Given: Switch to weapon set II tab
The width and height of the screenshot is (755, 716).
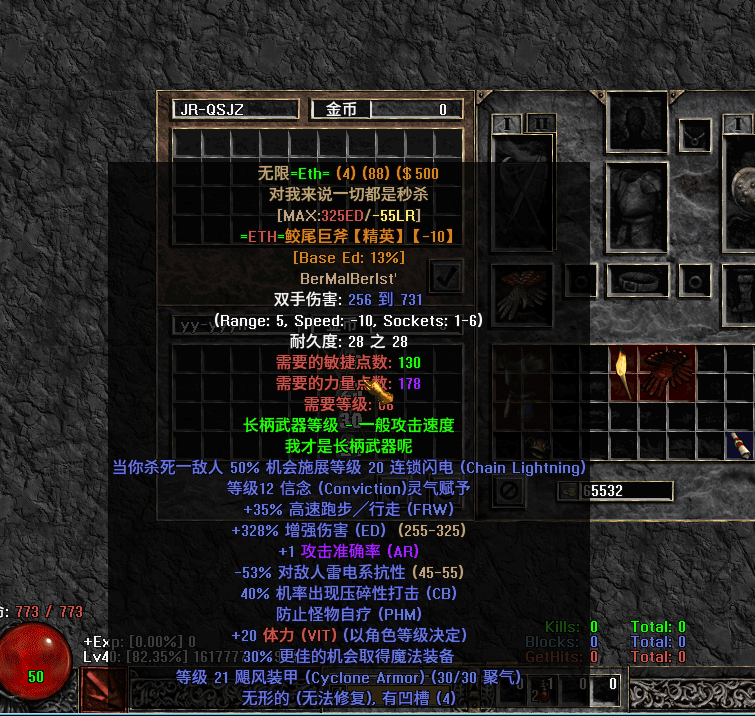Looking at the screenshot, I should [x=540, y=123].
